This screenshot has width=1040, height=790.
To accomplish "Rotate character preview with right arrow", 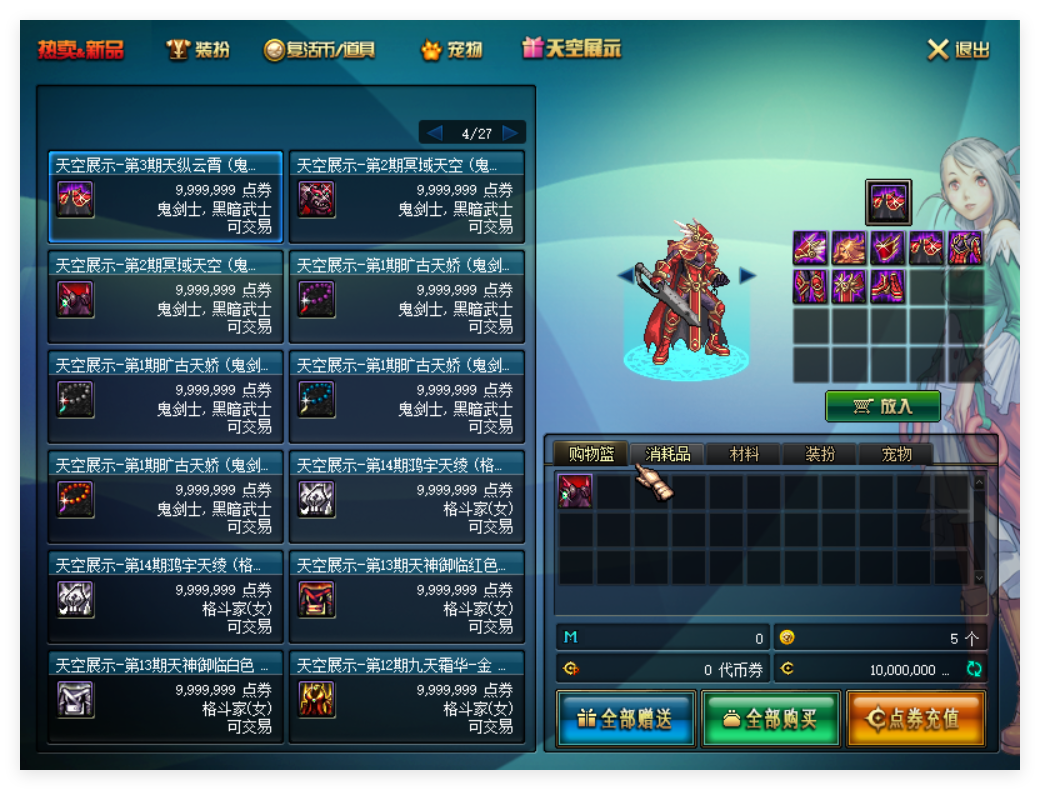I will click(747, 275).
